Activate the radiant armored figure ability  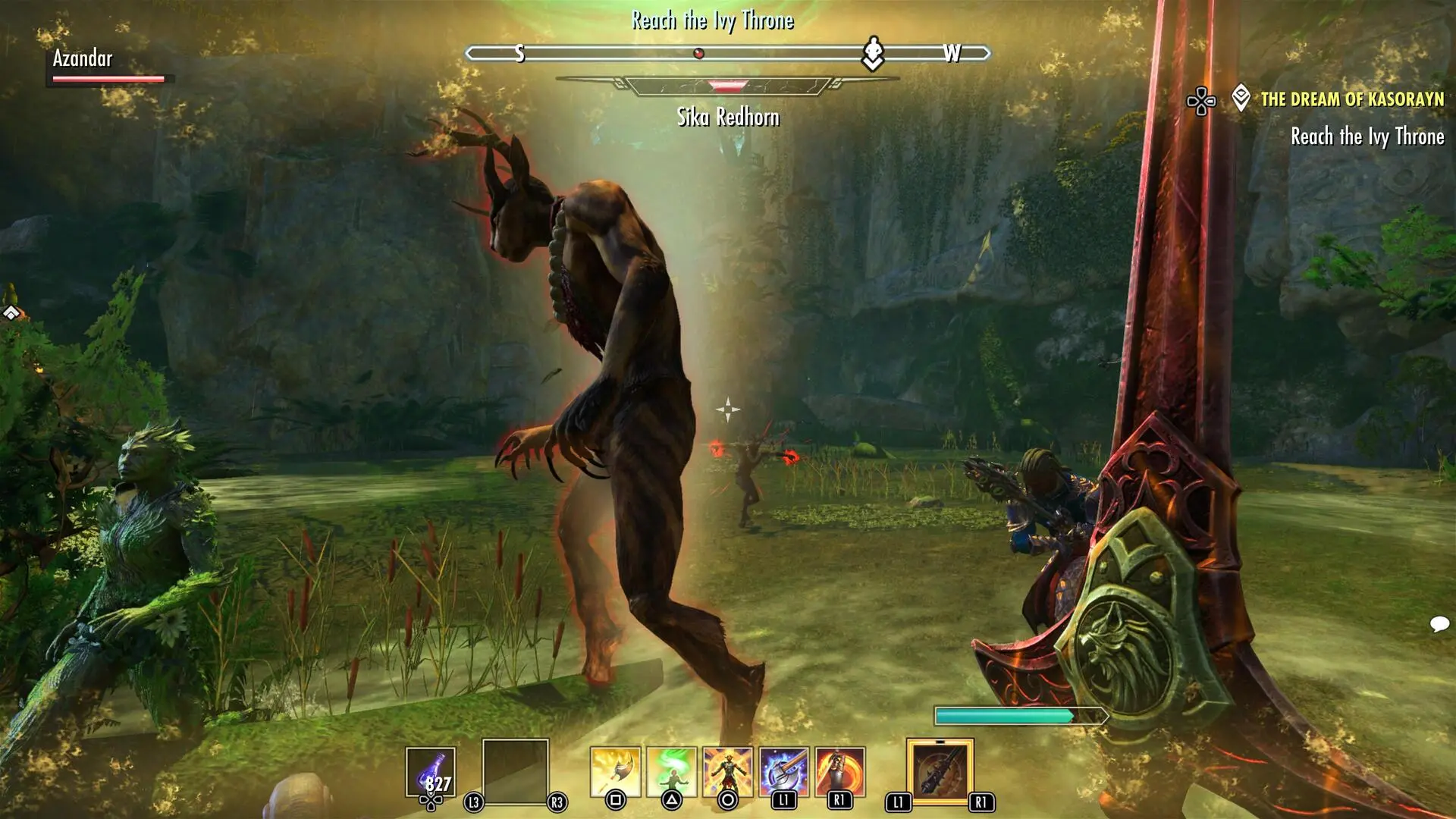tap(727, 771)
